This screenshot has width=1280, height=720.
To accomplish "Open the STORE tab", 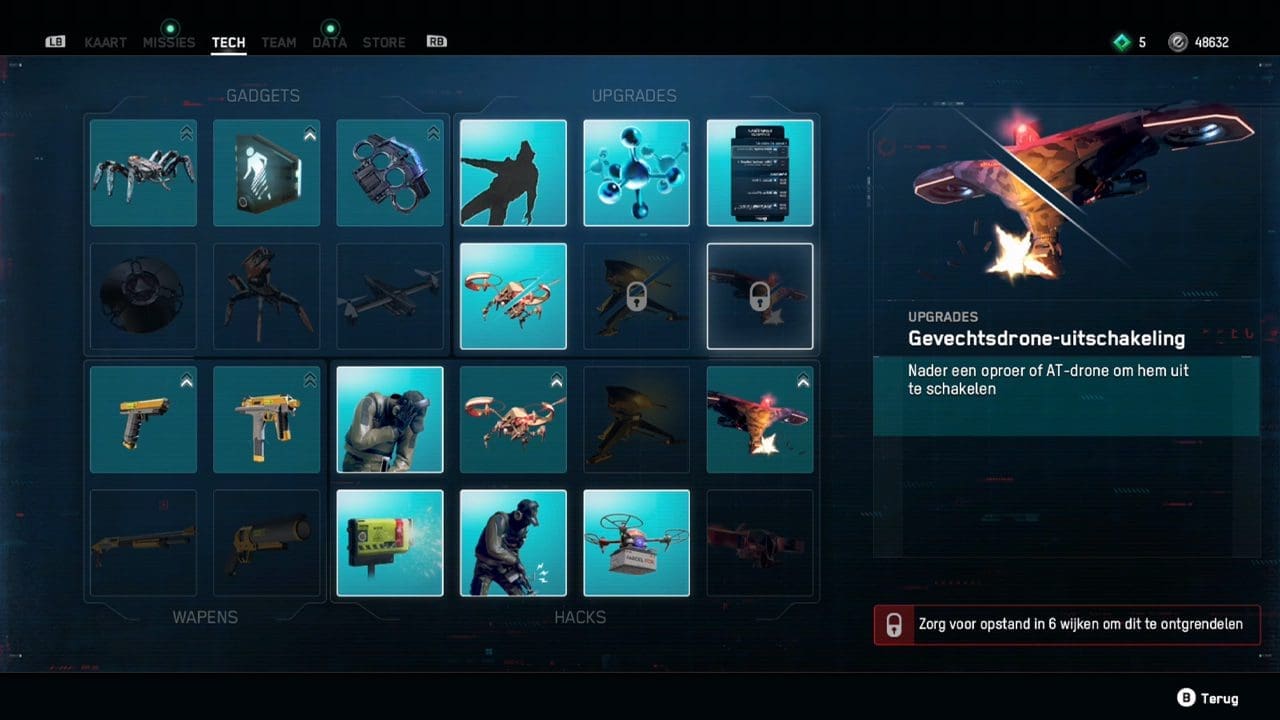I will point(384,42).
